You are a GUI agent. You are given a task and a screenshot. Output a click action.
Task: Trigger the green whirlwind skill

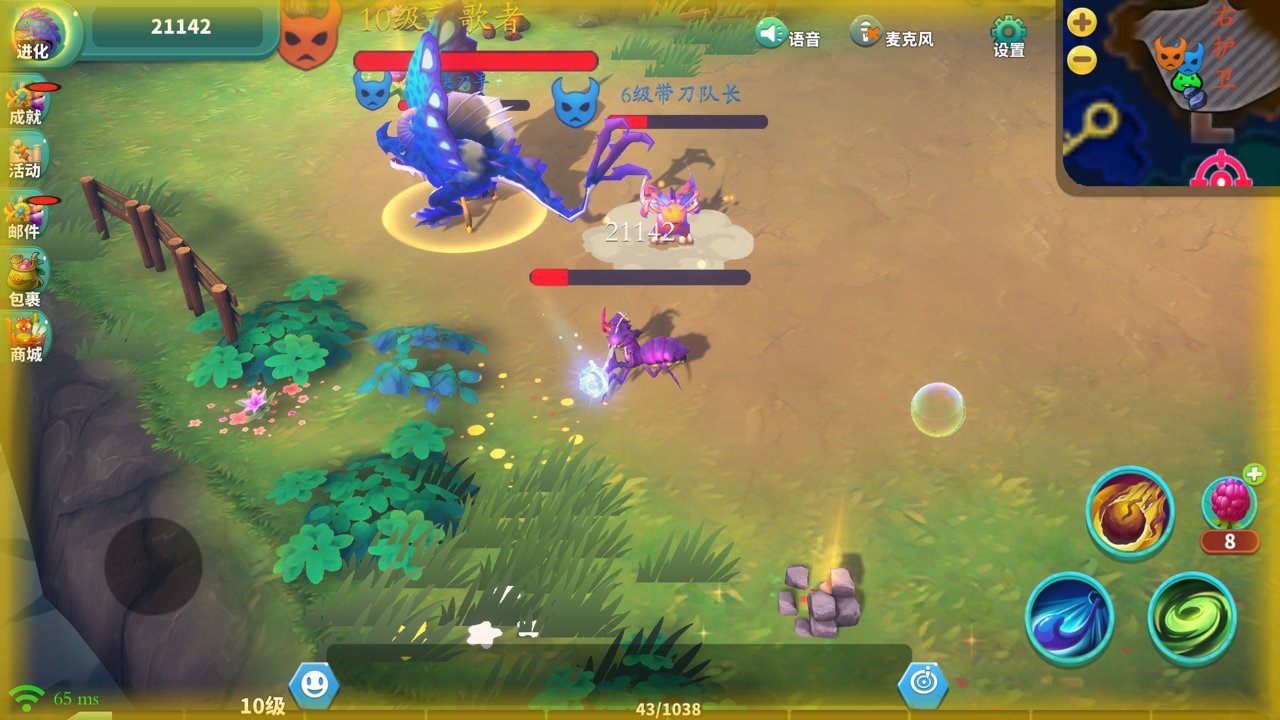tap(1192, 617)
